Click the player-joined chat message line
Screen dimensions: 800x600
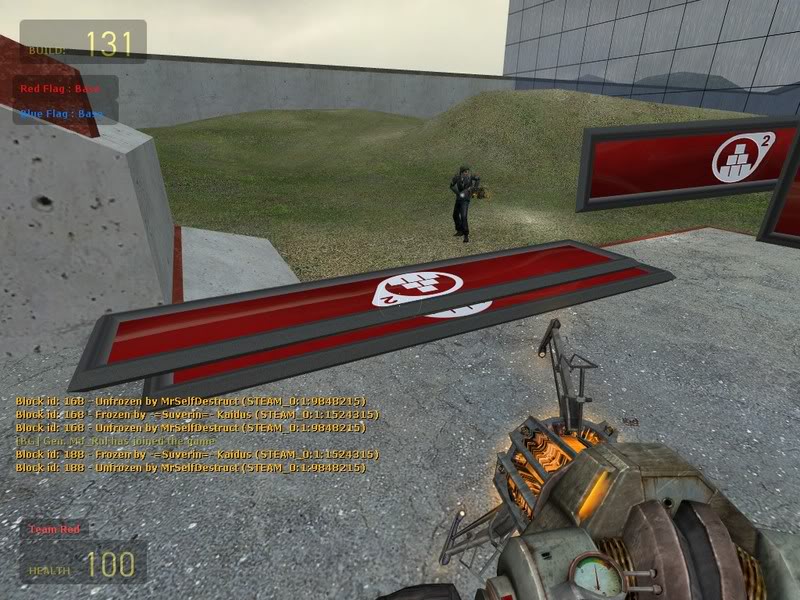(115, 441)
